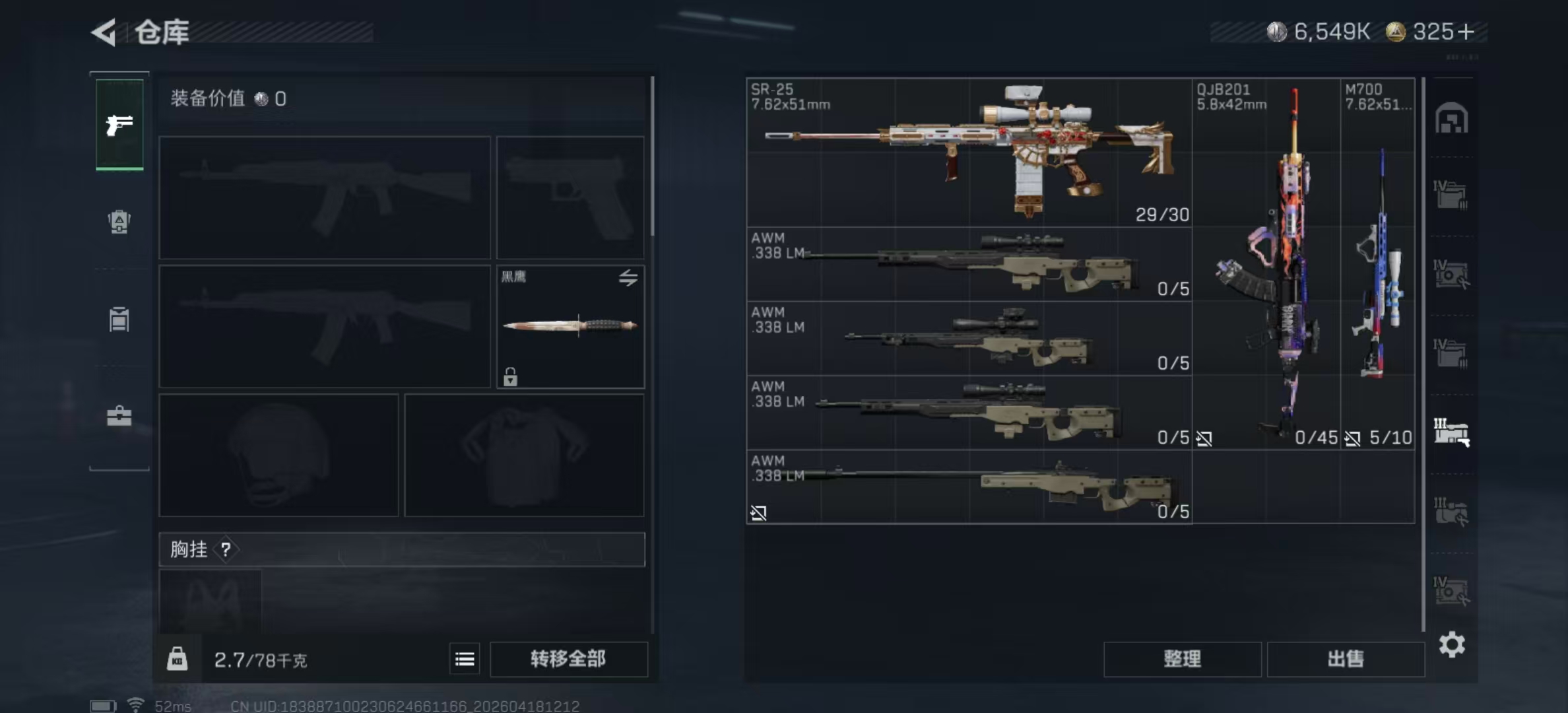
Task: Open the briefcase tab in sidebar
Action: (x=119, y=416)
